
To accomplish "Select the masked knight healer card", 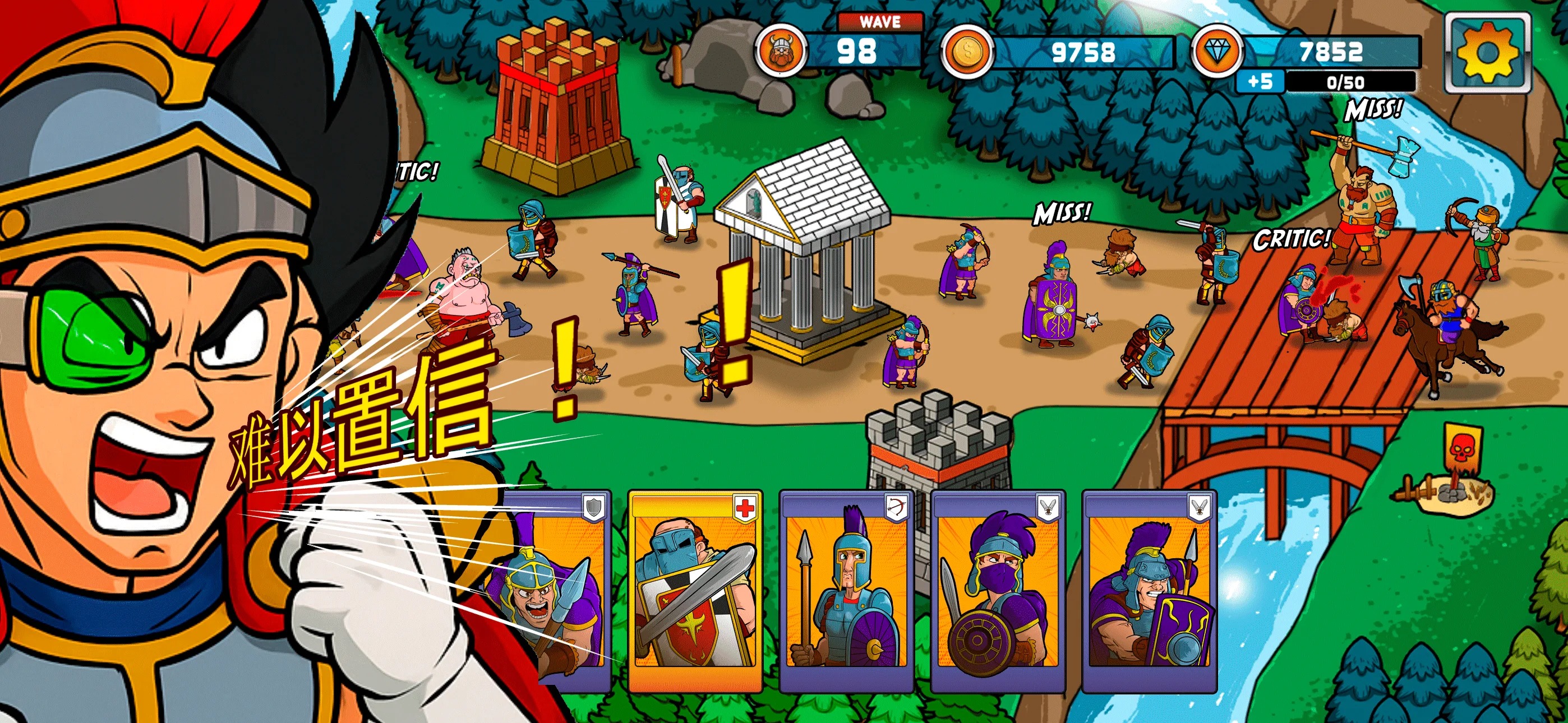I will (694, 591).
